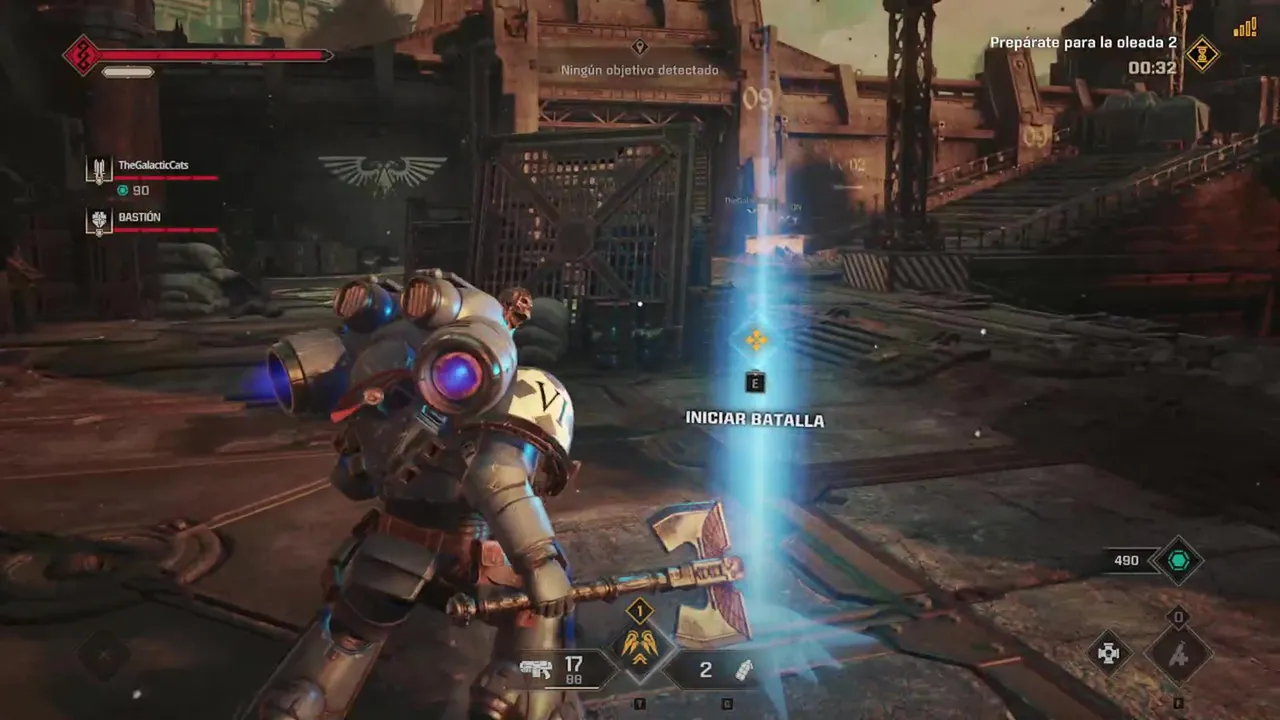The height and width of the screenshot is (720, 1280).
Task: Click the wave timer hourglass icon
Action: click(x=1201, y=55)
